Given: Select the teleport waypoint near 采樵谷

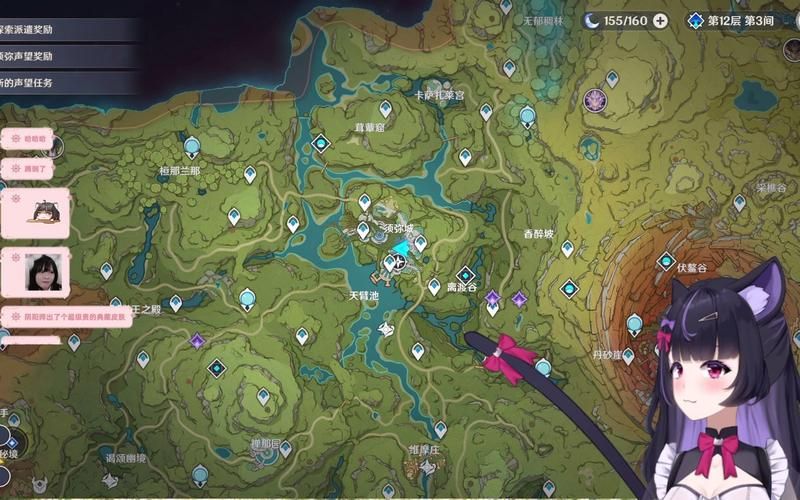Looking at the screenshot, I should click(x=740, y=203).
